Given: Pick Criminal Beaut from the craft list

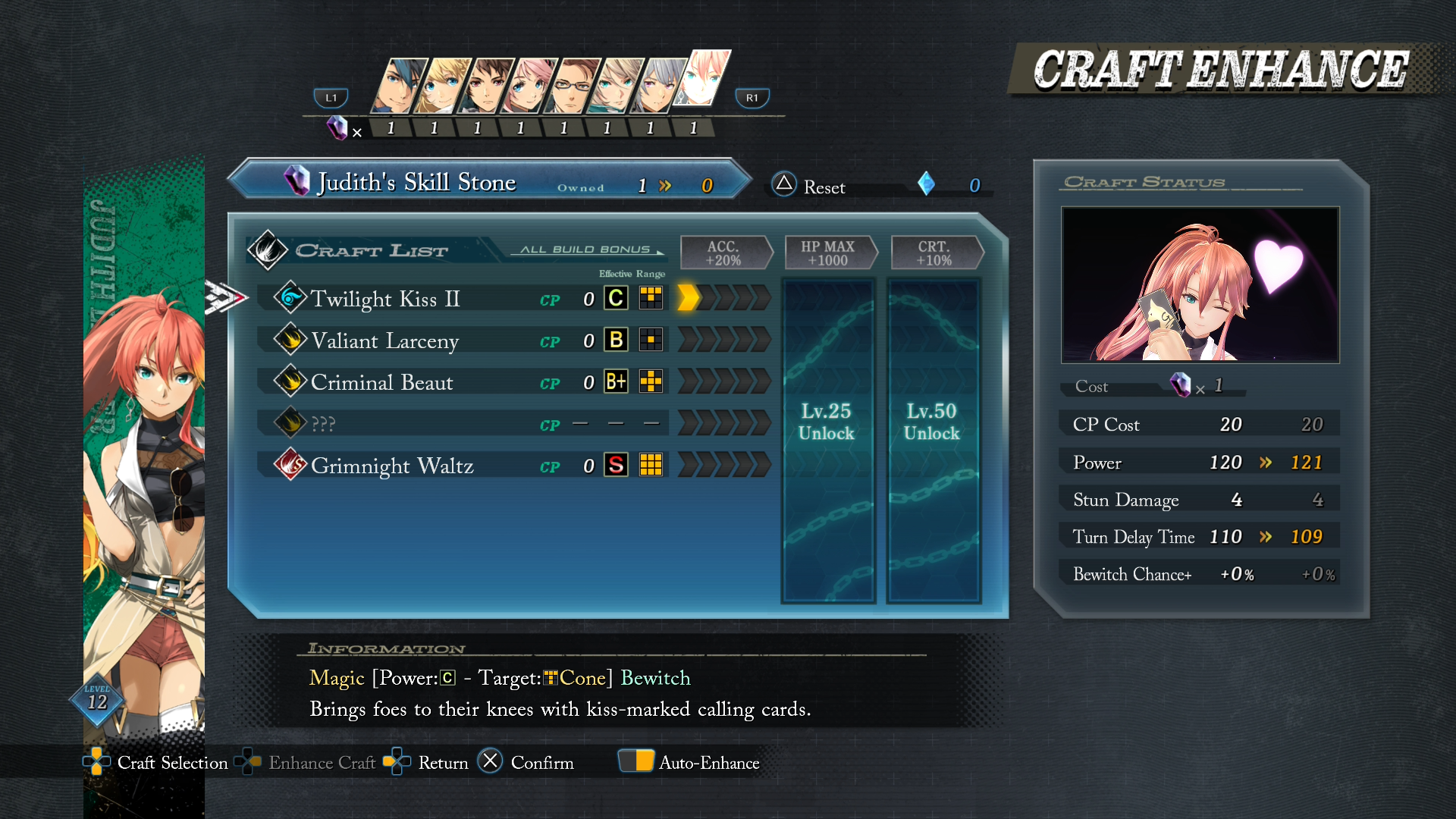Looking at the screenshot, I should (382, 382).
